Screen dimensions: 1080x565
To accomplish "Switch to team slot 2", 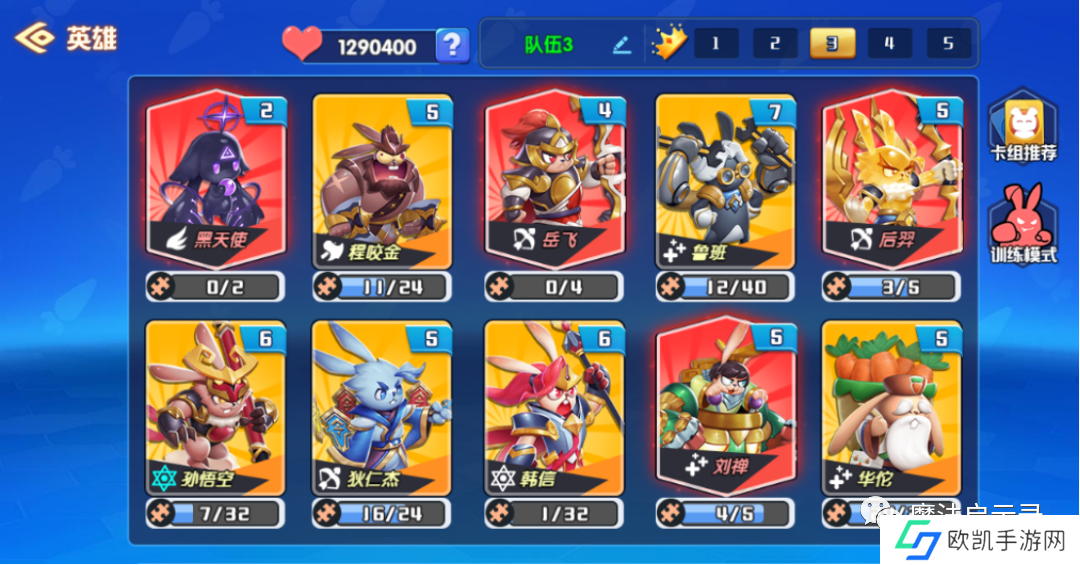I will click(775, 44).
